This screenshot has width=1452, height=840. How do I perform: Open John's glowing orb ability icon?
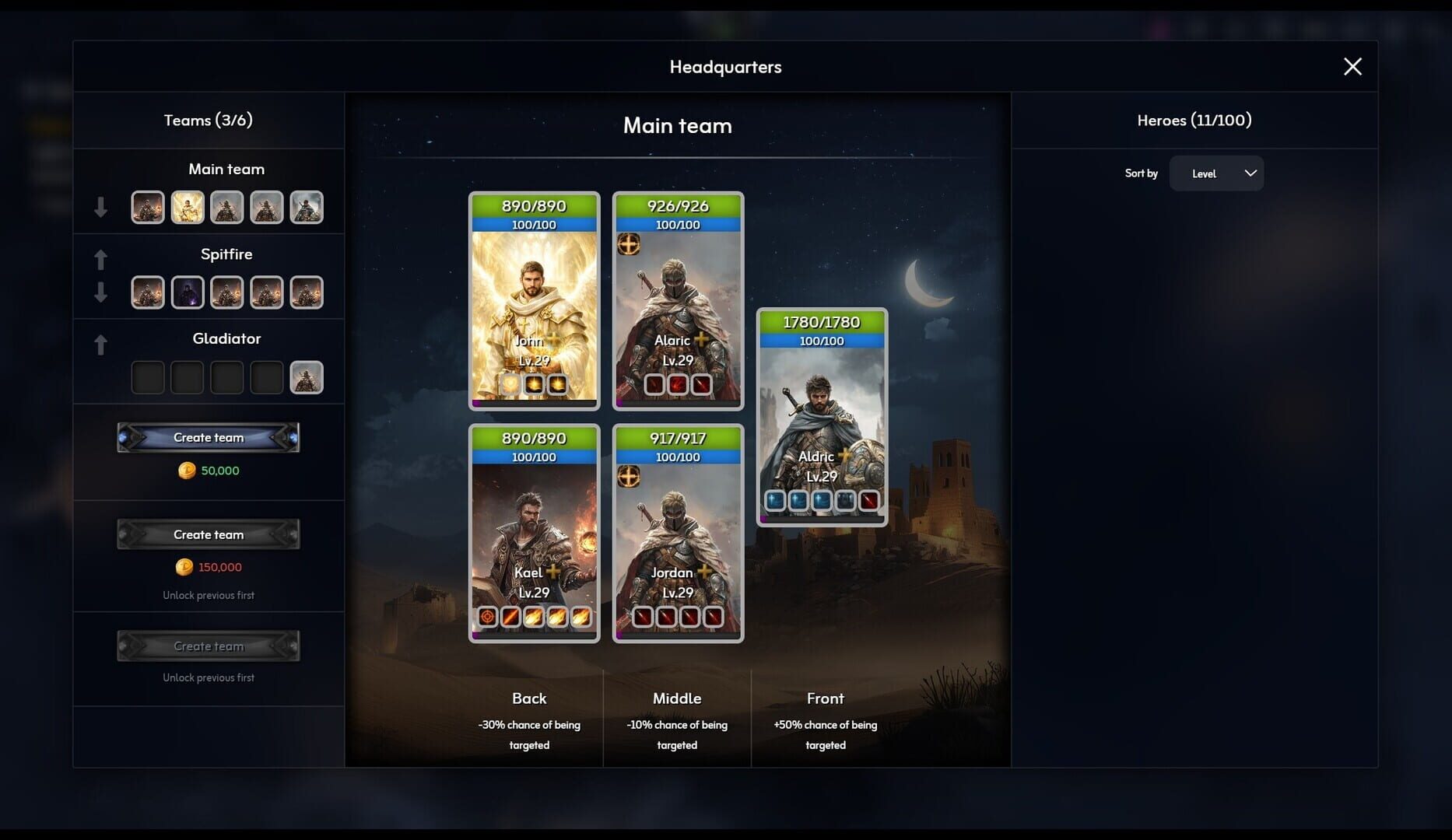(x=509, y=383)
